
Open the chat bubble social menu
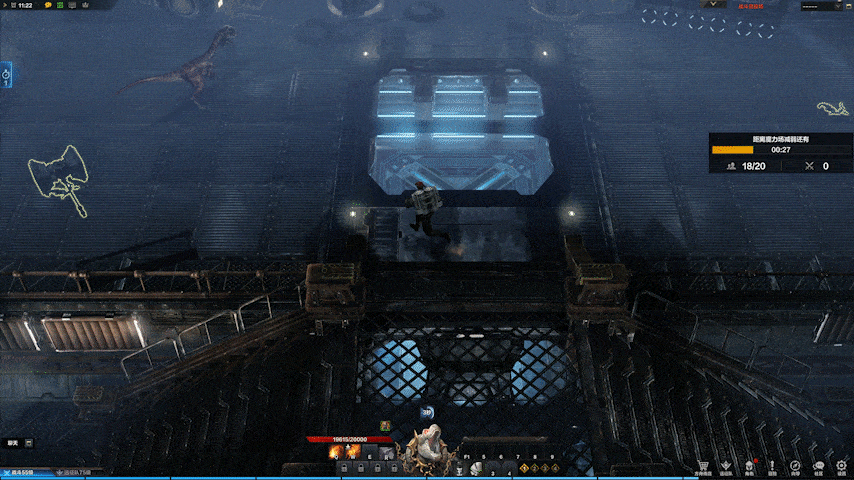coord(818,465)
